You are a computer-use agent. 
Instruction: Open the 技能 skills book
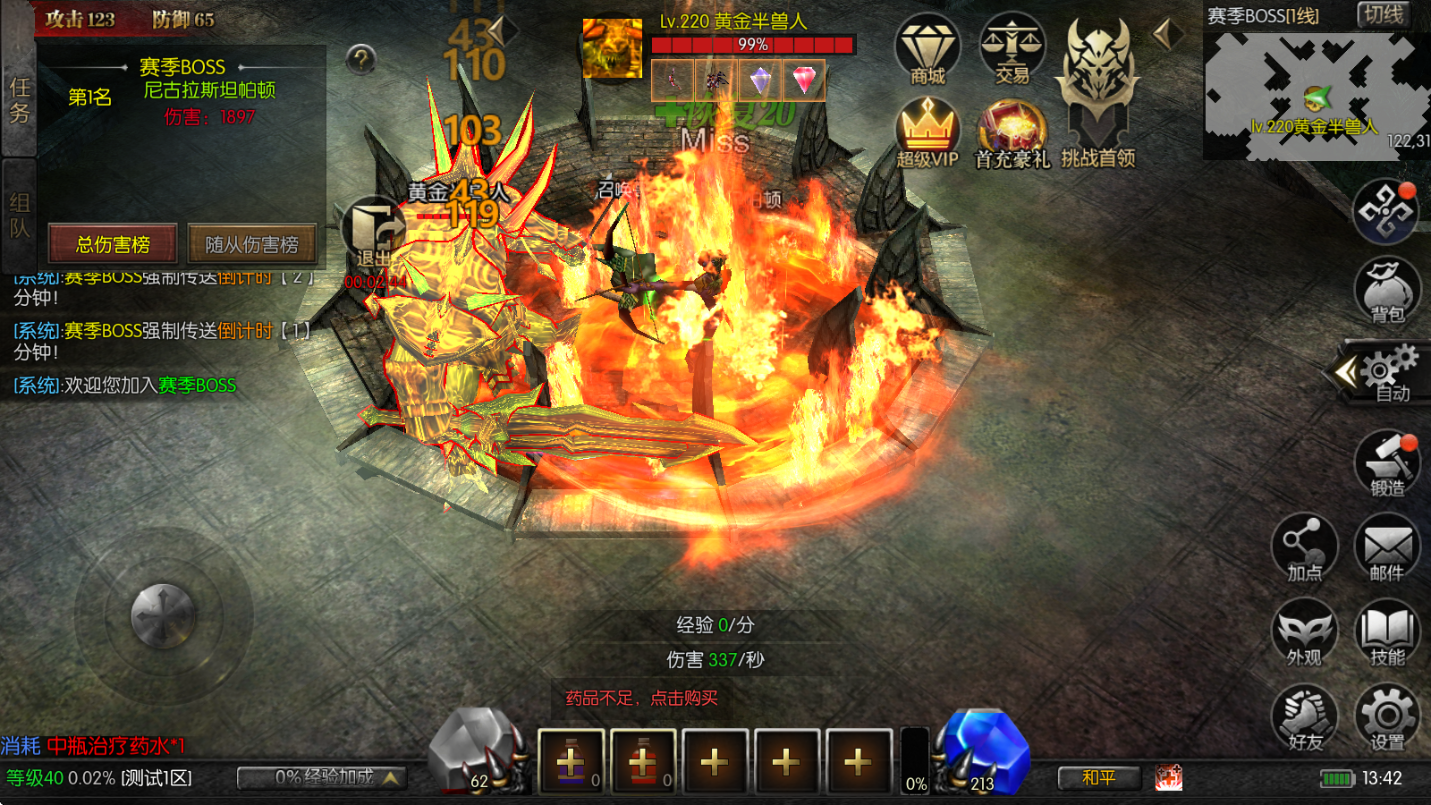point(1387,632)
